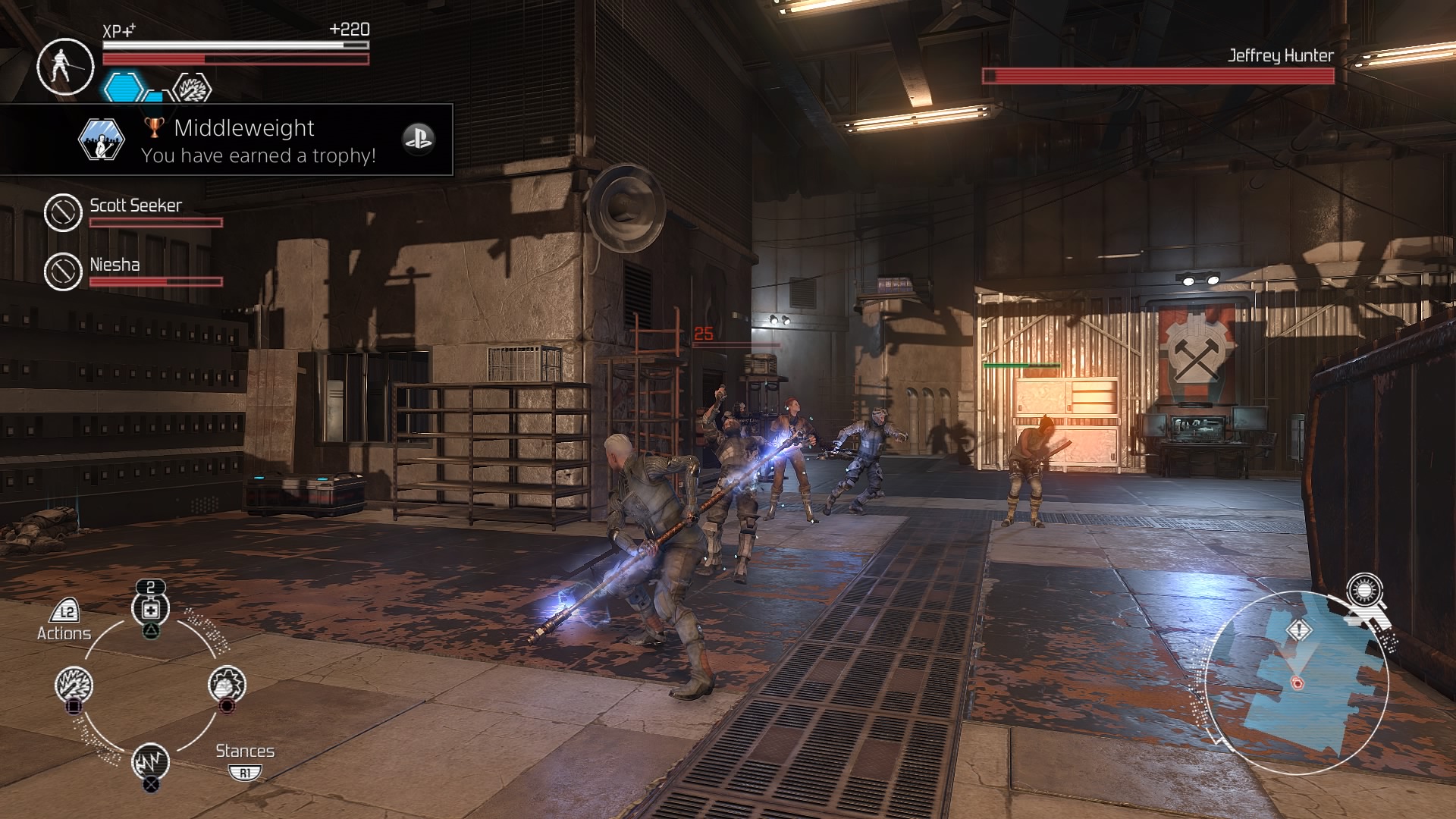Use the medkit in the action wheel
This screenshot has height=819, width=1456.
151,609
